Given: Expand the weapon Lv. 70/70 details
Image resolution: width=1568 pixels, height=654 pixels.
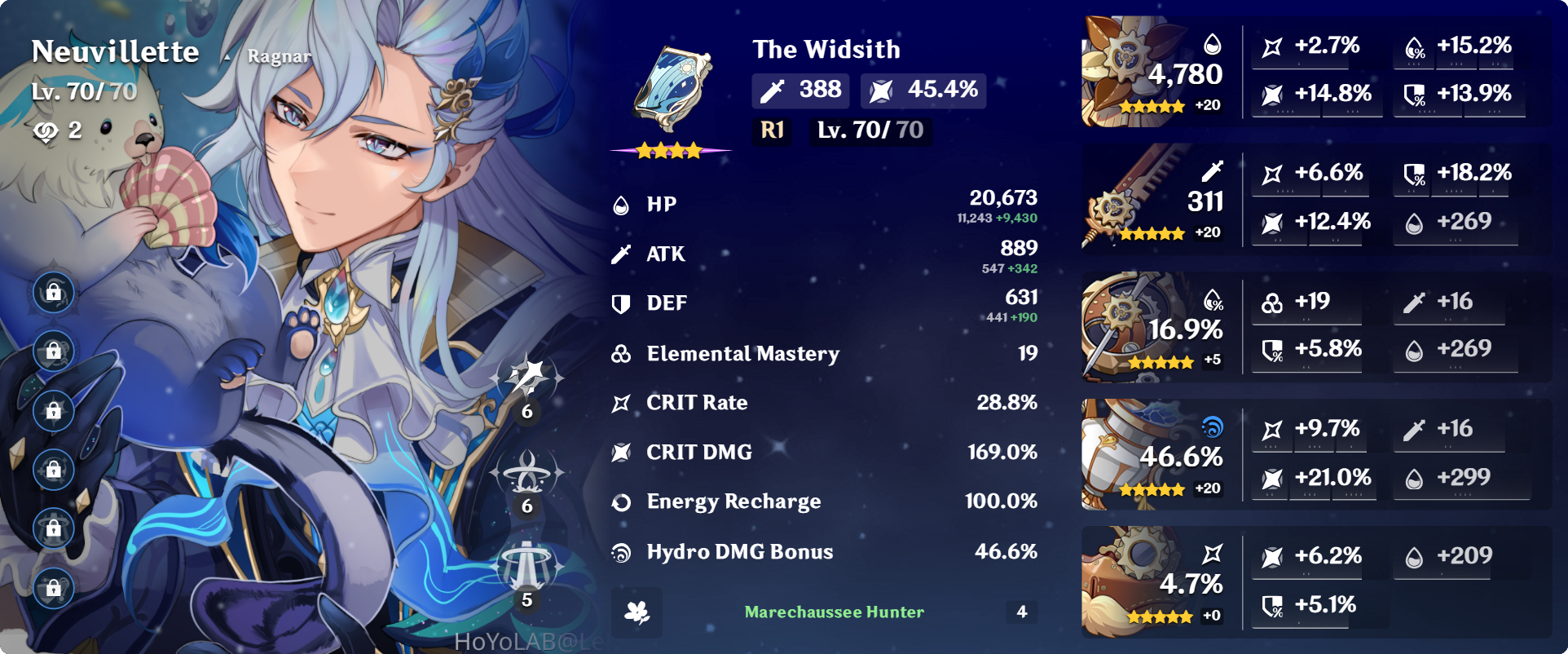Looking at the screenshot, I should point(870,129).
